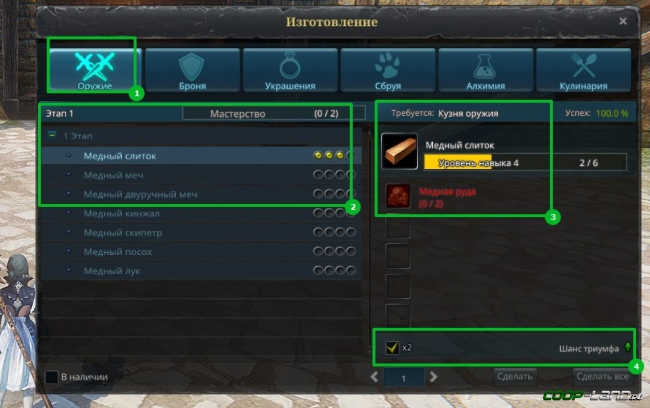Close the Изготовление crafting window
This screenshot has width=650, height=408.
tap(623, 20)
